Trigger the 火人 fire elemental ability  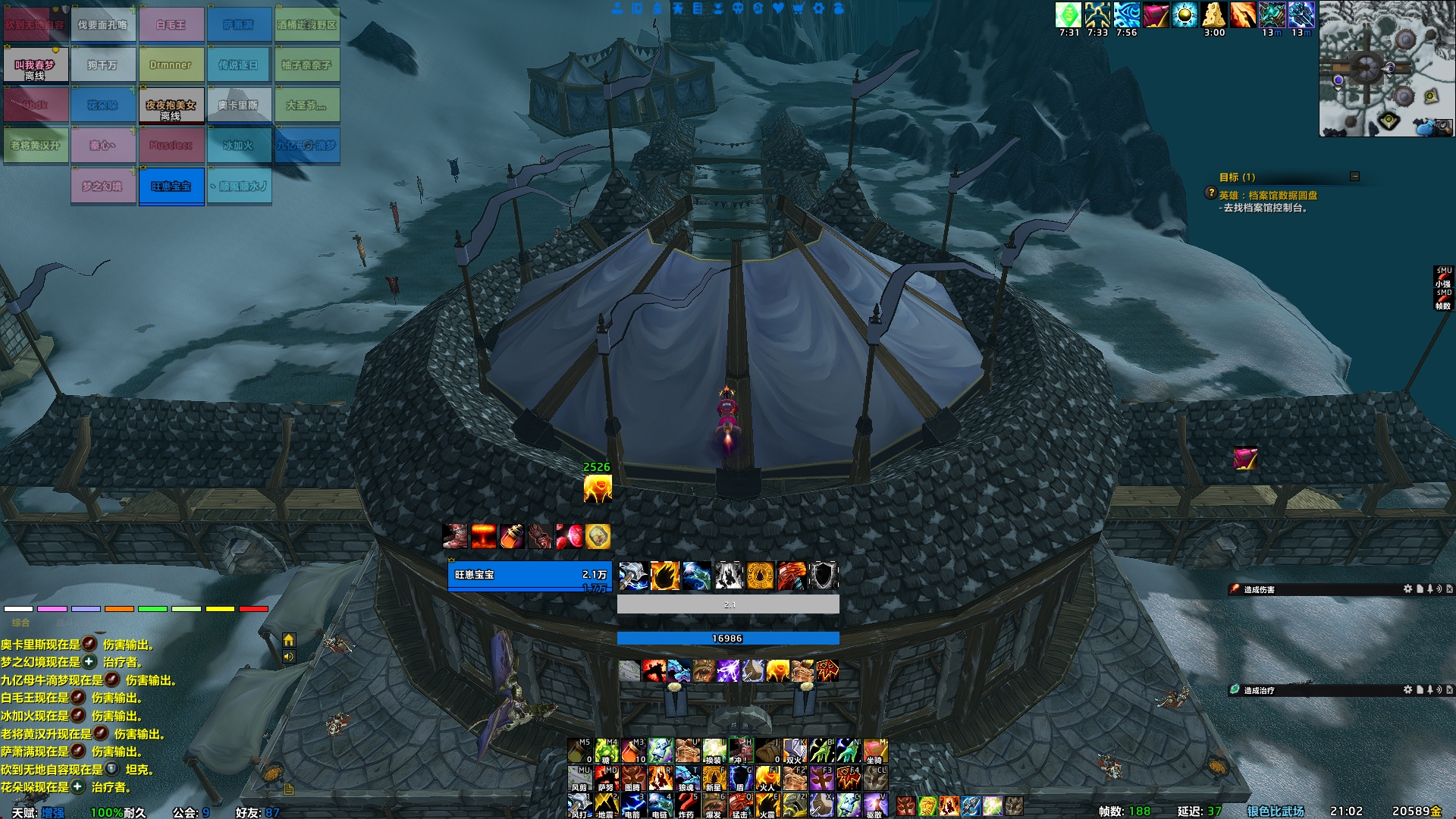coord(767,778)
